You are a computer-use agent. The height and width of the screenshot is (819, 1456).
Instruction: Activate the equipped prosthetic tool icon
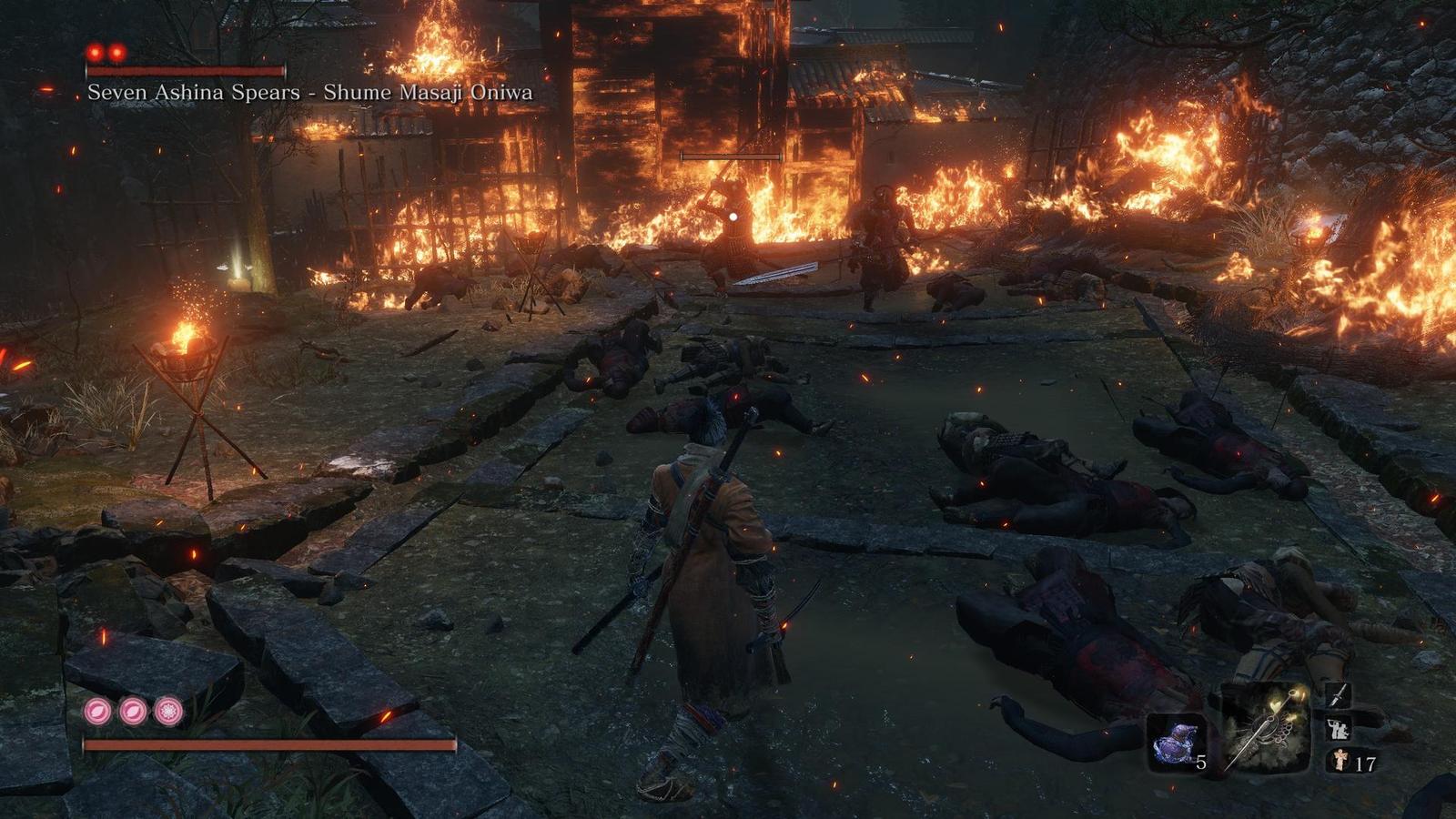pos(1263,726)
